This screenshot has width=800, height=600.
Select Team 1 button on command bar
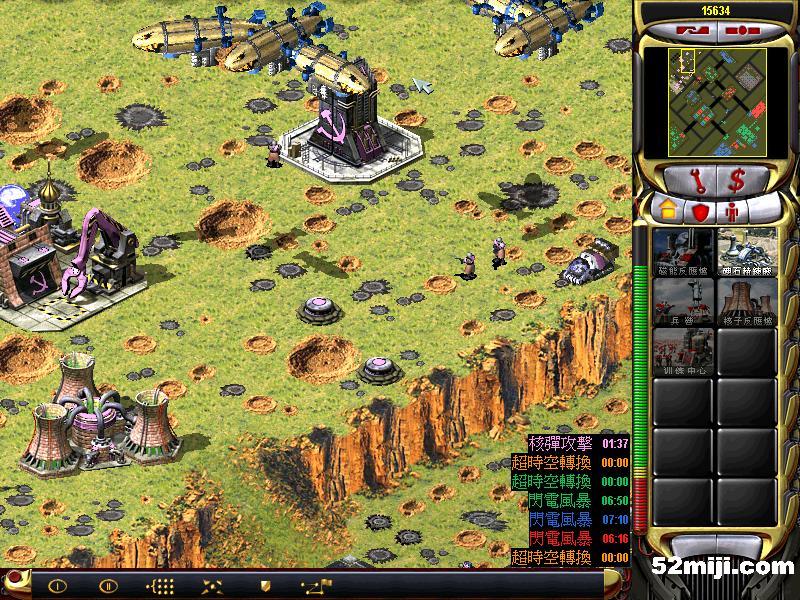click(58, 586)
